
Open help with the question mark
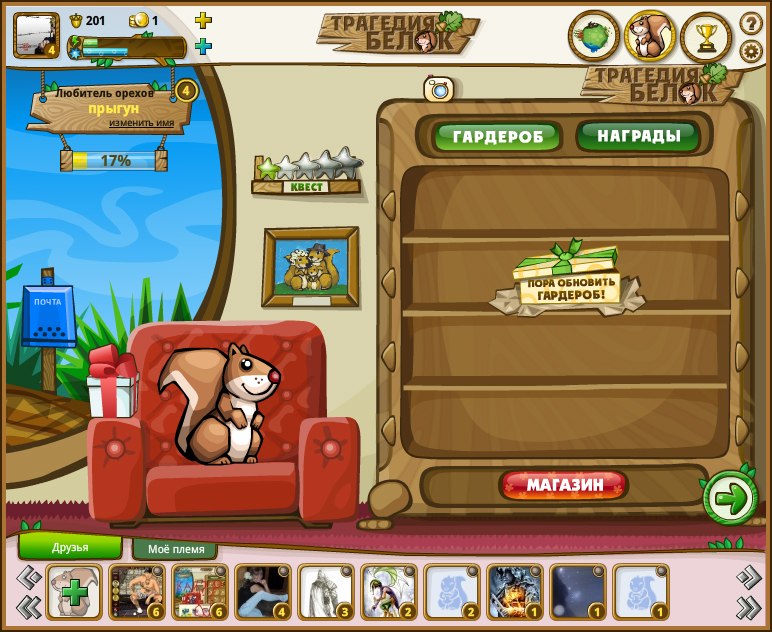click(750, 23)
